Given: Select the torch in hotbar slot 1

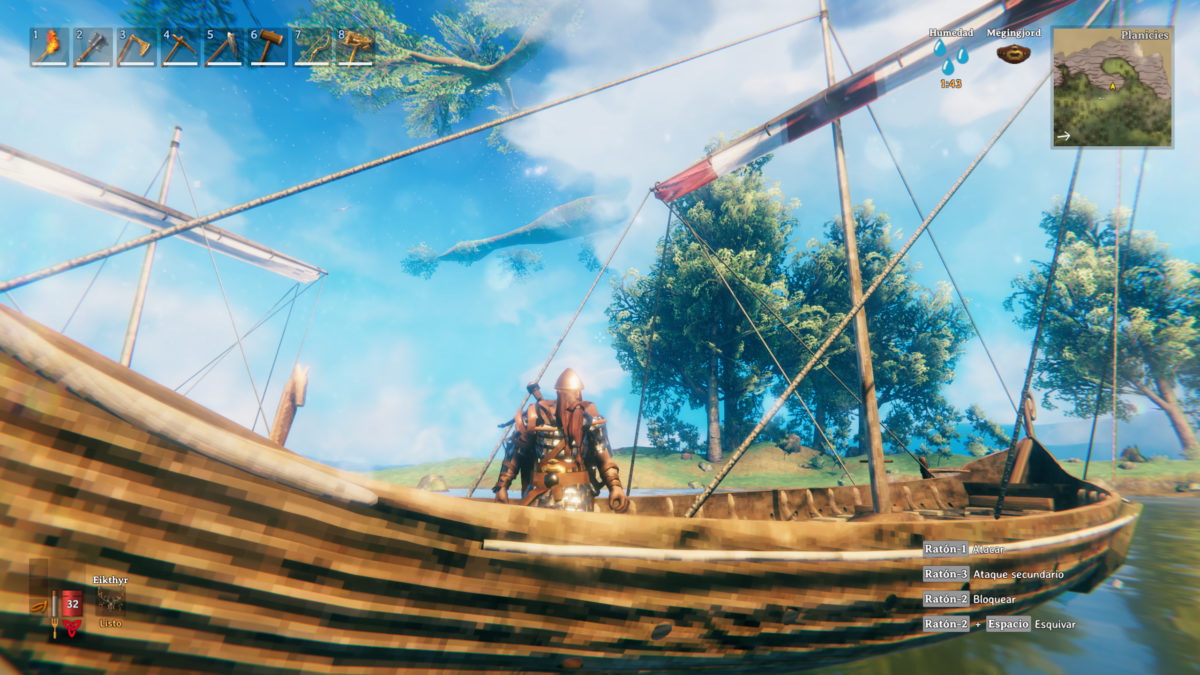Looking at the screenshot, I should (49, 47).
